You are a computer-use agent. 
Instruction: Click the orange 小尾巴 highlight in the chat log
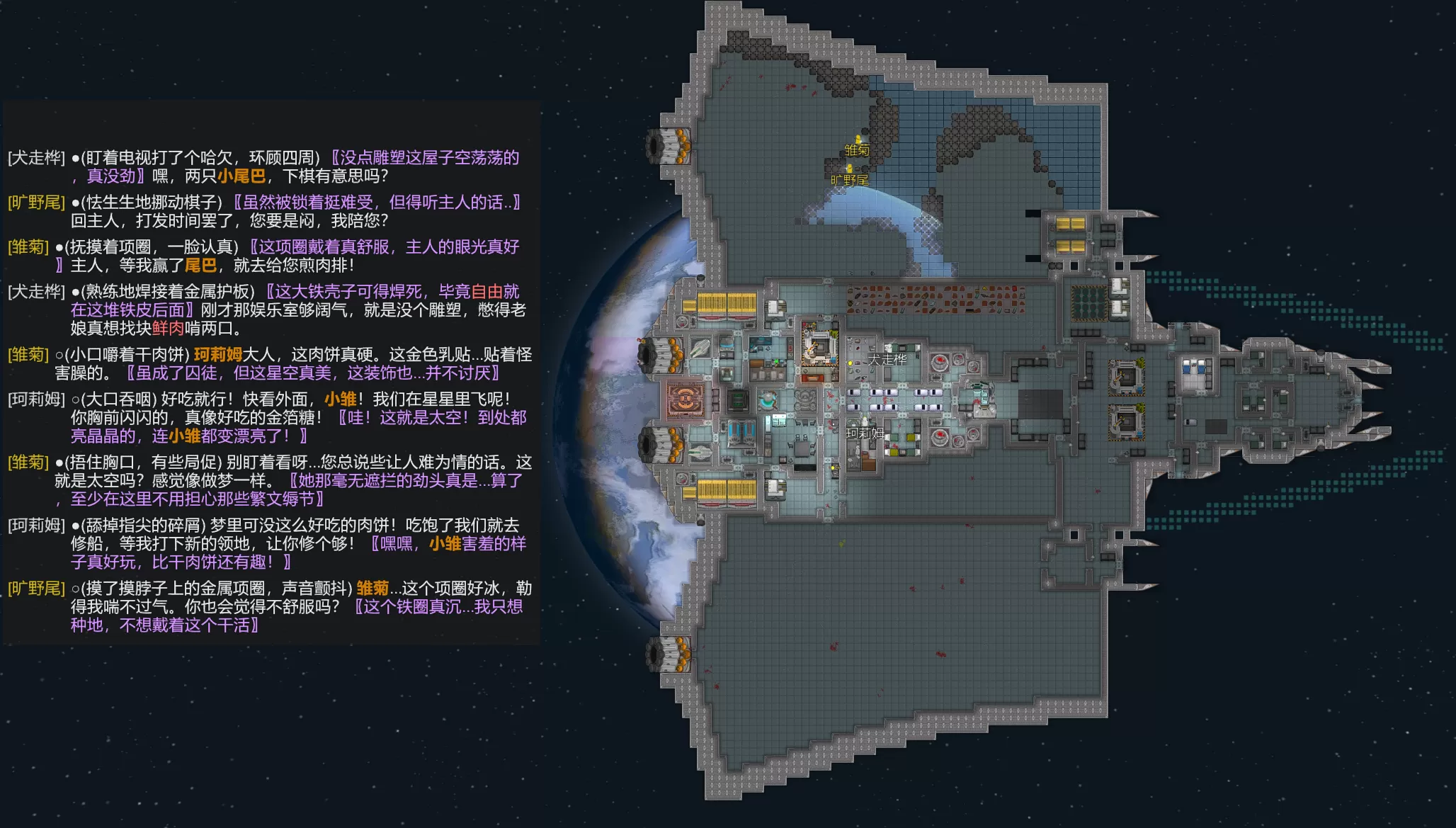point(242,176)
